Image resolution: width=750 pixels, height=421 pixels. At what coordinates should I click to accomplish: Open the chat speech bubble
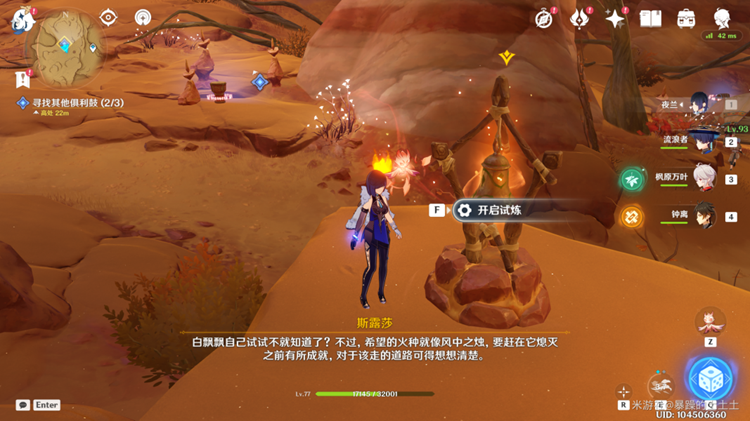[x=23, y=405]
